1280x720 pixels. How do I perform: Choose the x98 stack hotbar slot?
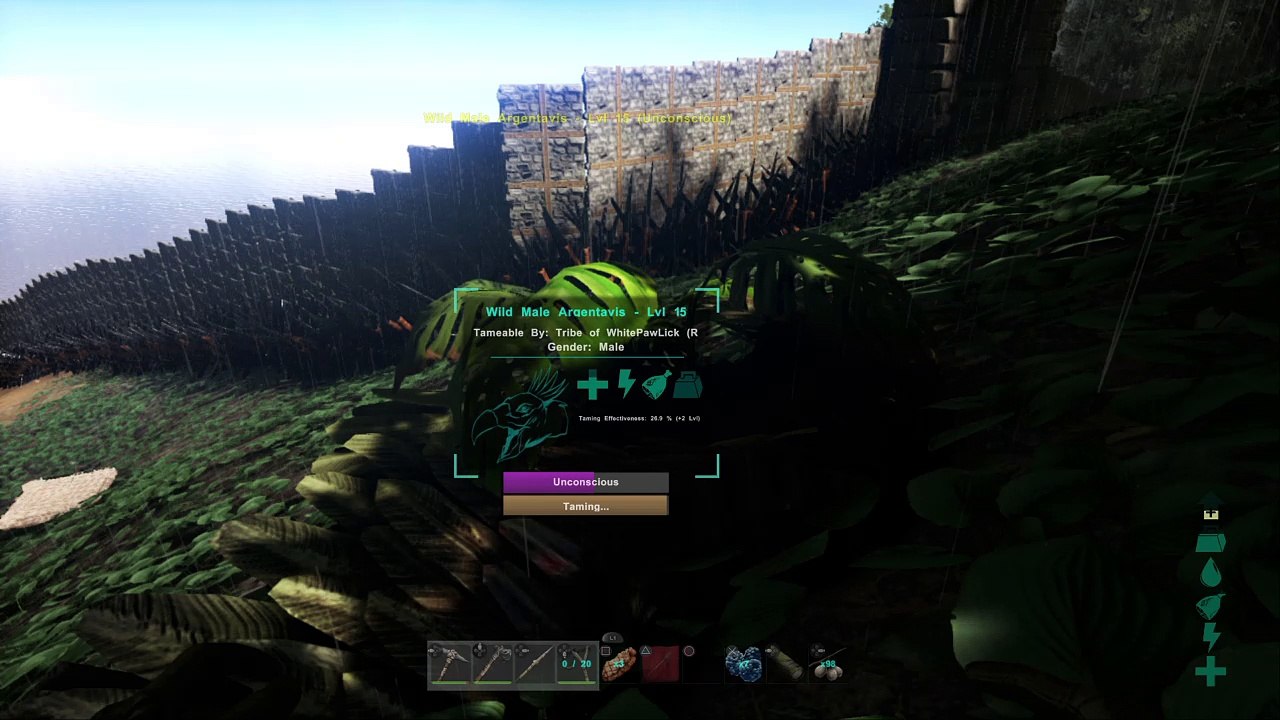[x=828, y=664]
